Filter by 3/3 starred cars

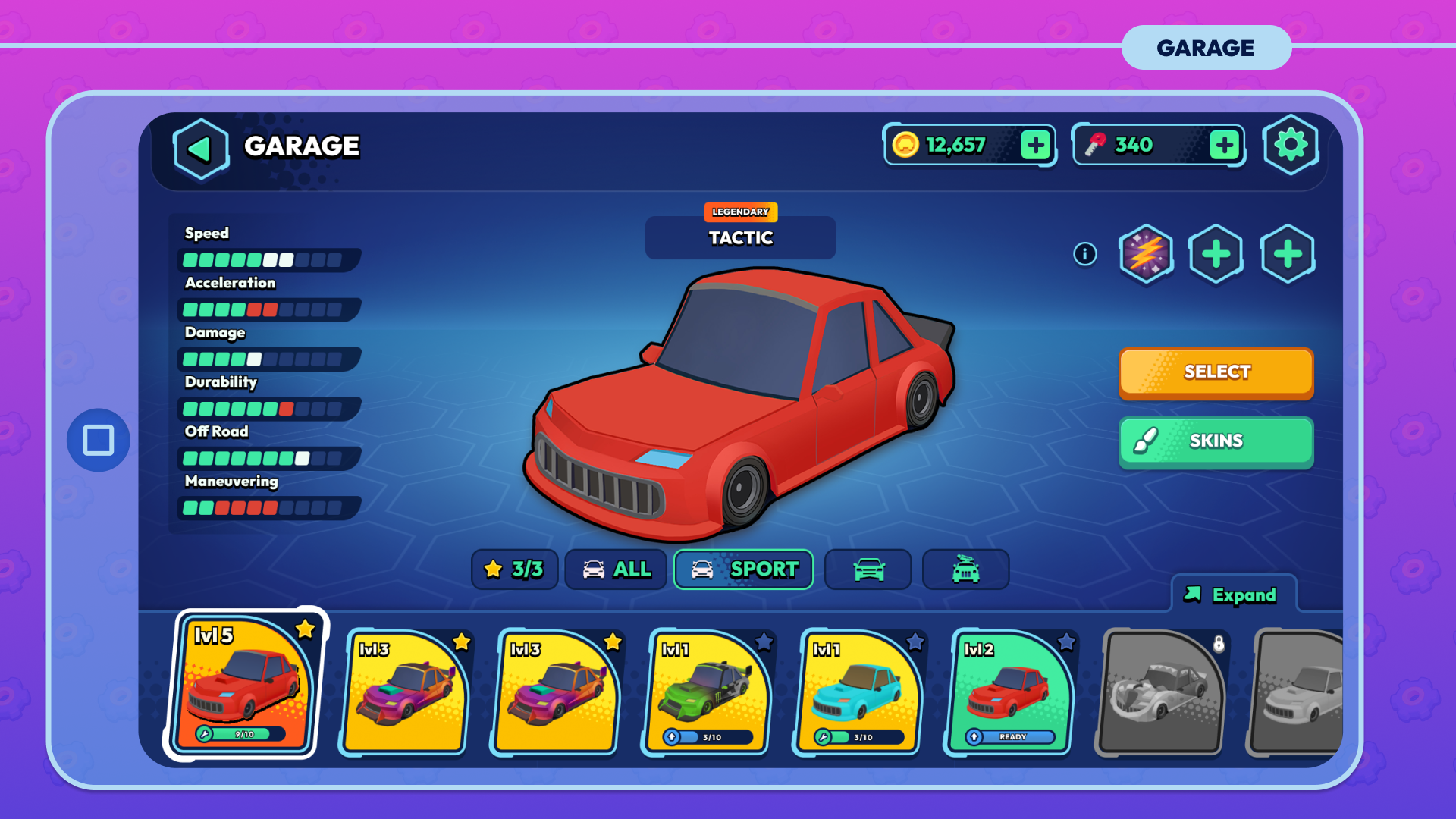pos(515,570)
